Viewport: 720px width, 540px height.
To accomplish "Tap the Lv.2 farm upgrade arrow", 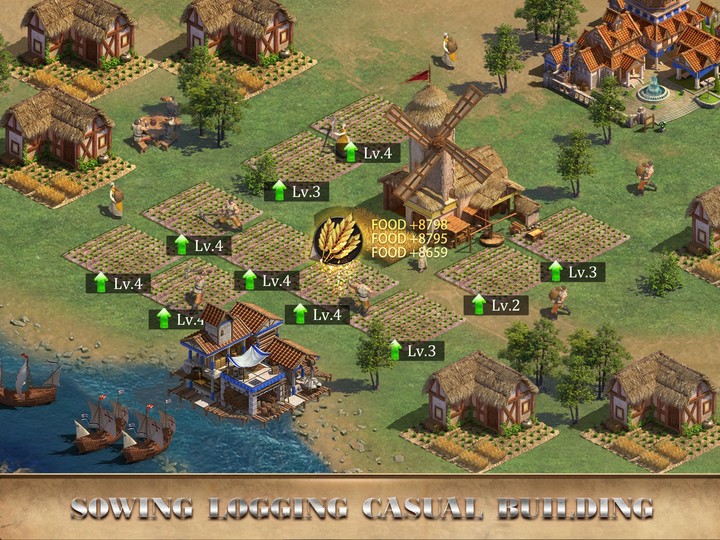I will coord(479,304).
